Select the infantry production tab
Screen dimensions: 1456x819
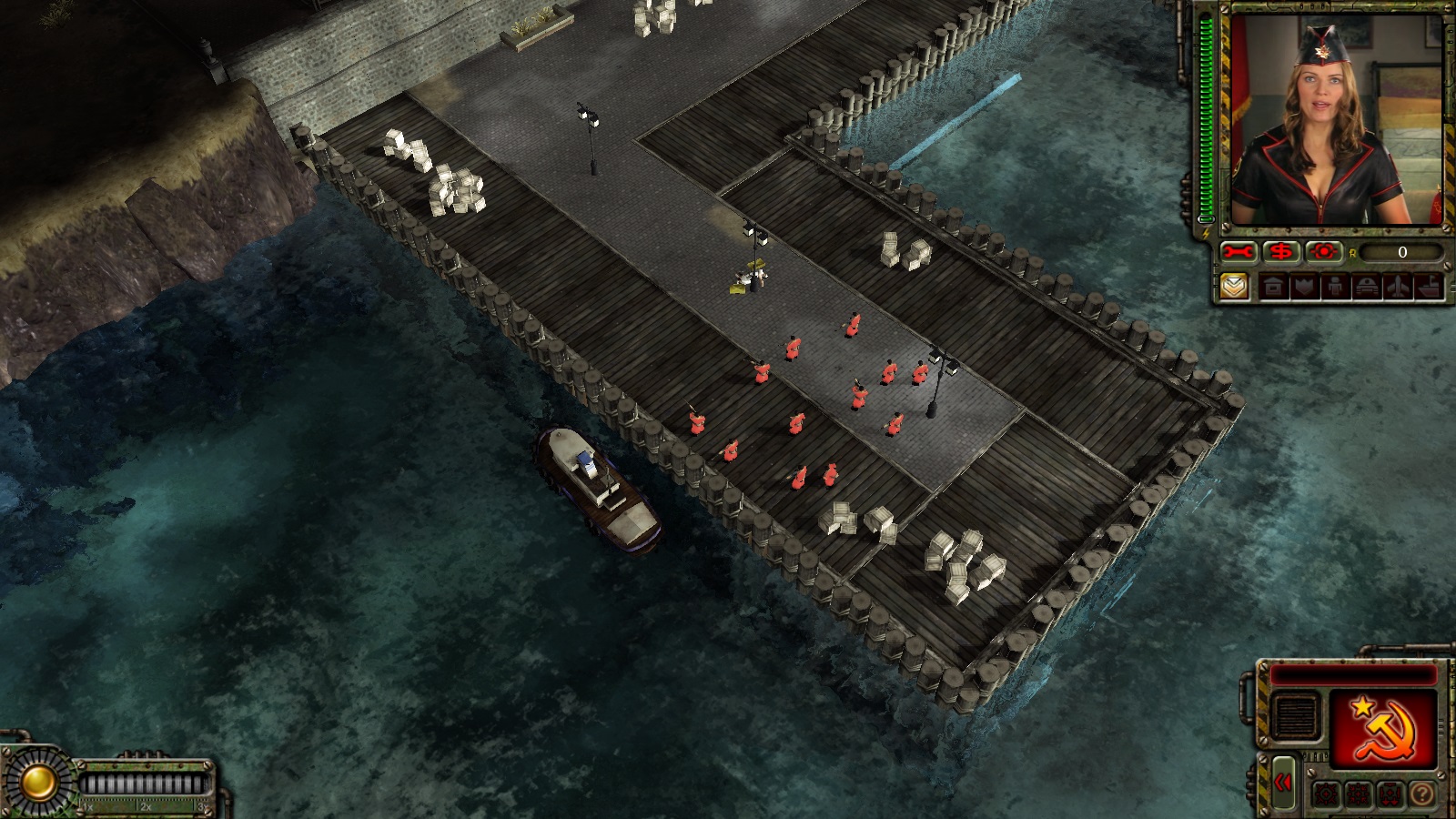click(x=1334, y=288)
